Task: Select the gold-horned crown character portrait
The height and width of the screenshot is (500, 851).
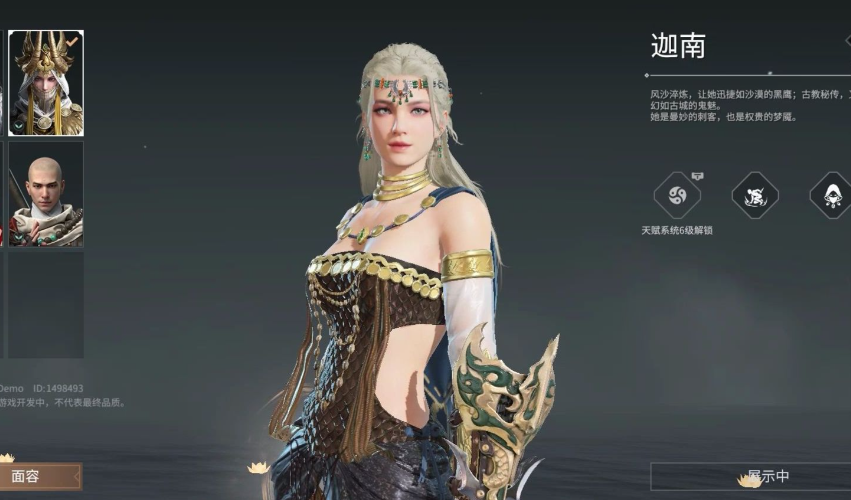Action: coord(46,83)
